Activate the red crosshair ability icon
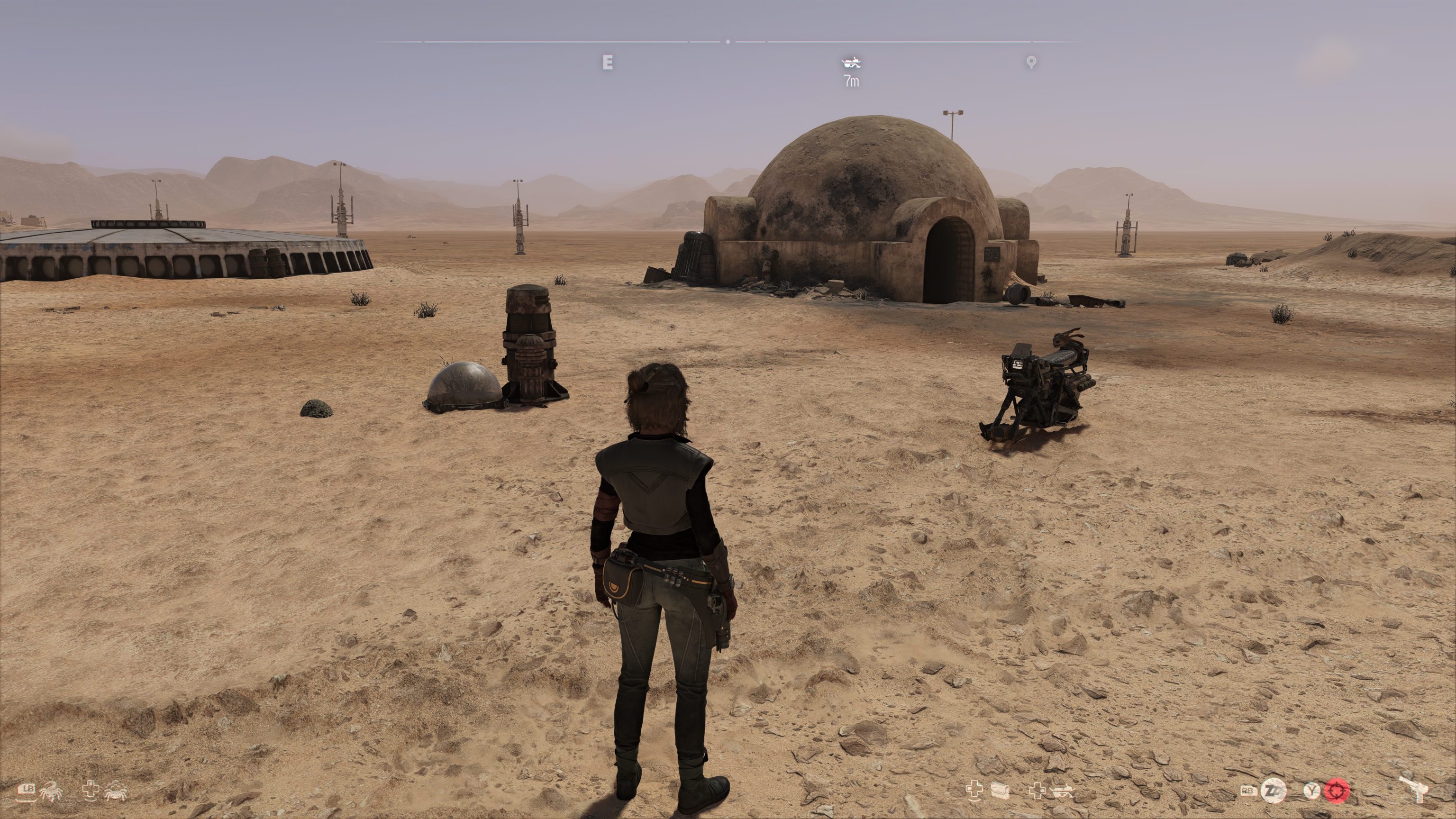The width and height of the screenshot is (1456, 819). point(1338,790)
